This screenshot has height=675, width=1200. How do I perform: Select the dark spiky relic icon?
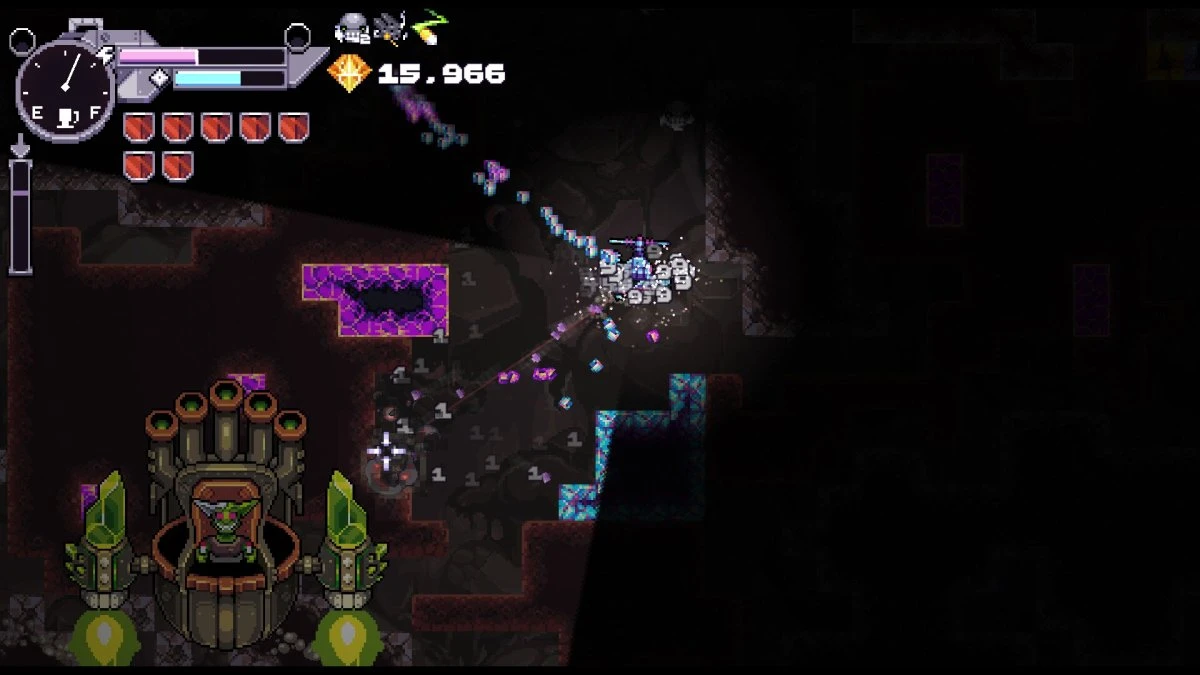point(391,28)
